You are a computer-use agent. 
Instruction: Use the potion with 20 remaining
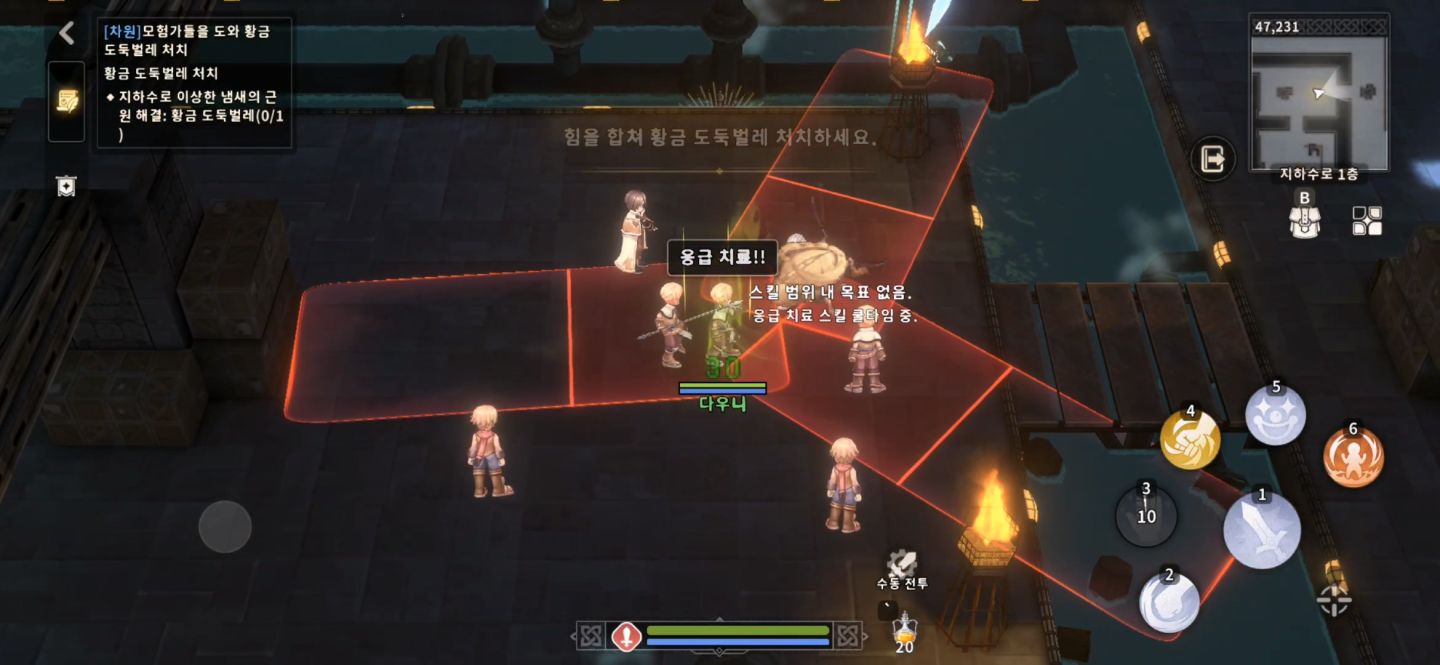click(x=904, y=631)
